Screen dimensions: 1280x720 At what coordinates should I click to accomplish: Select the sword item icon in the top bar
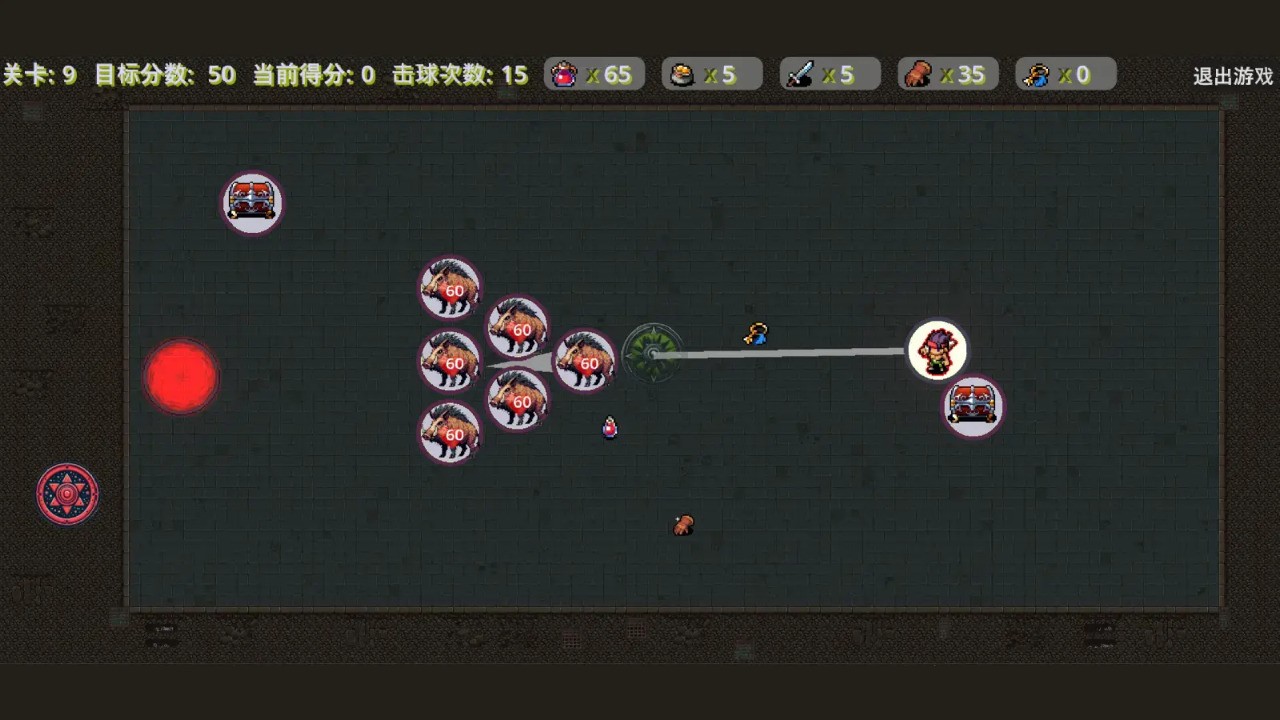click(x=799, y=74)
